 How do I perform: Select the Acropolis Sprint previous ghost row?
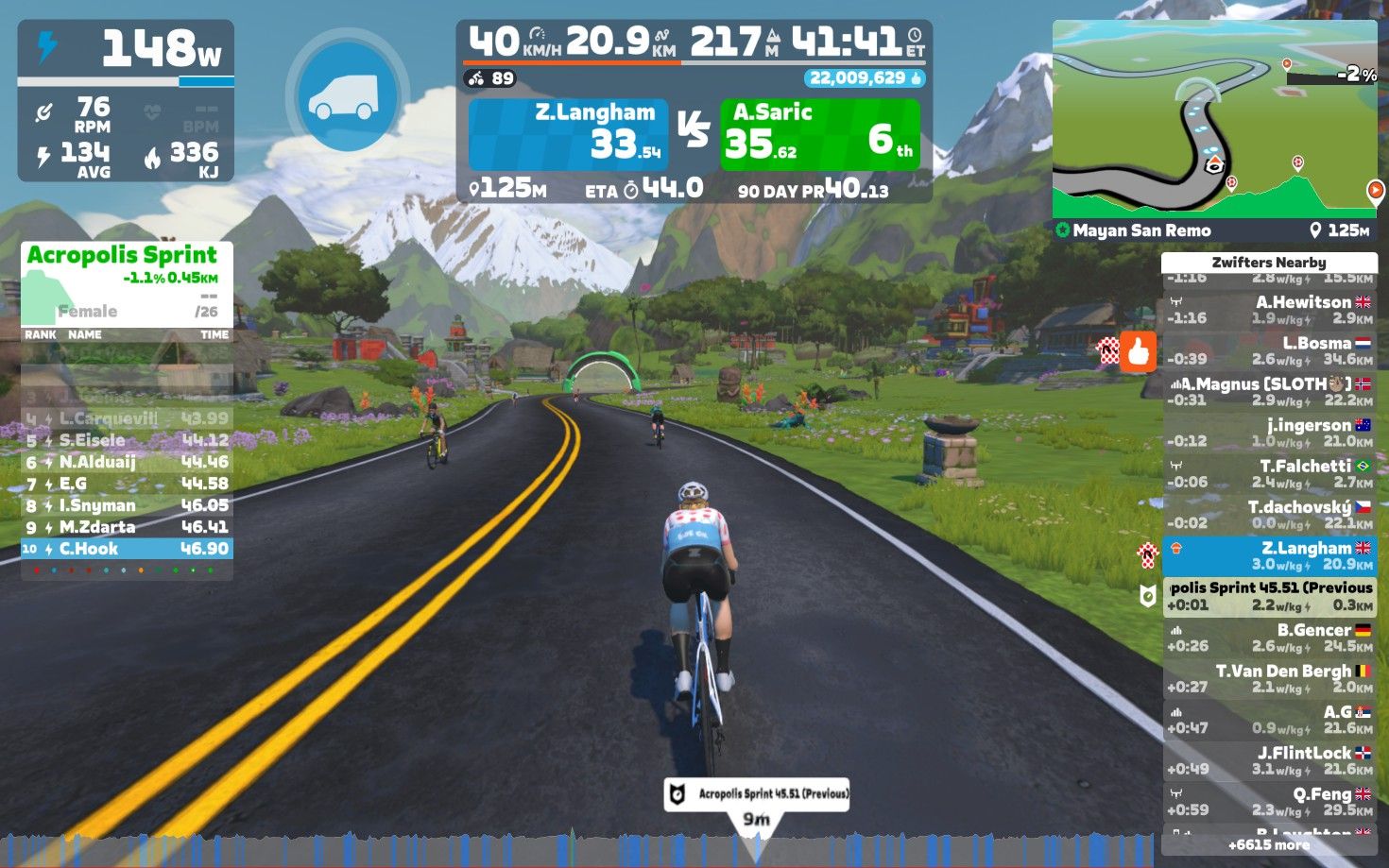coord(1268,596)
